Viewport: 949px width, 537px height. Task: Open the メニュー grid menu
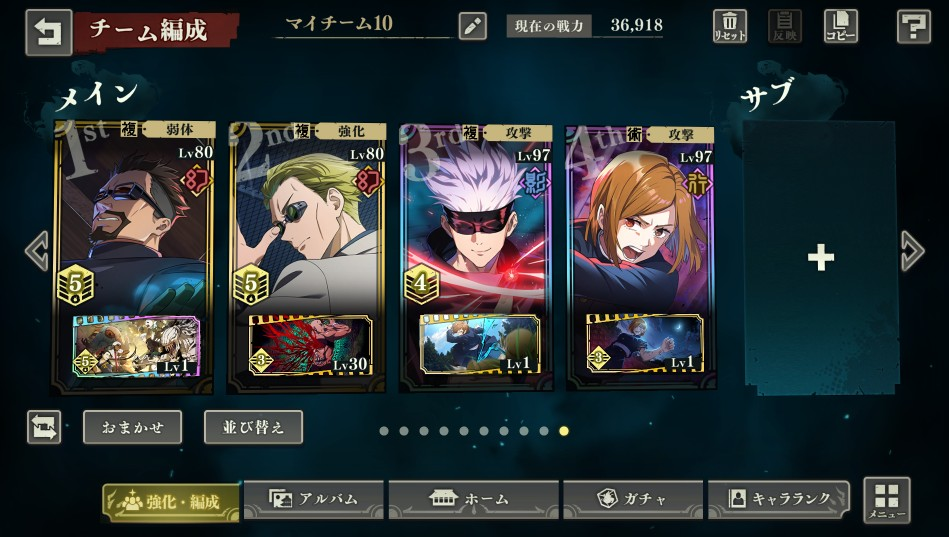[886, 500]
